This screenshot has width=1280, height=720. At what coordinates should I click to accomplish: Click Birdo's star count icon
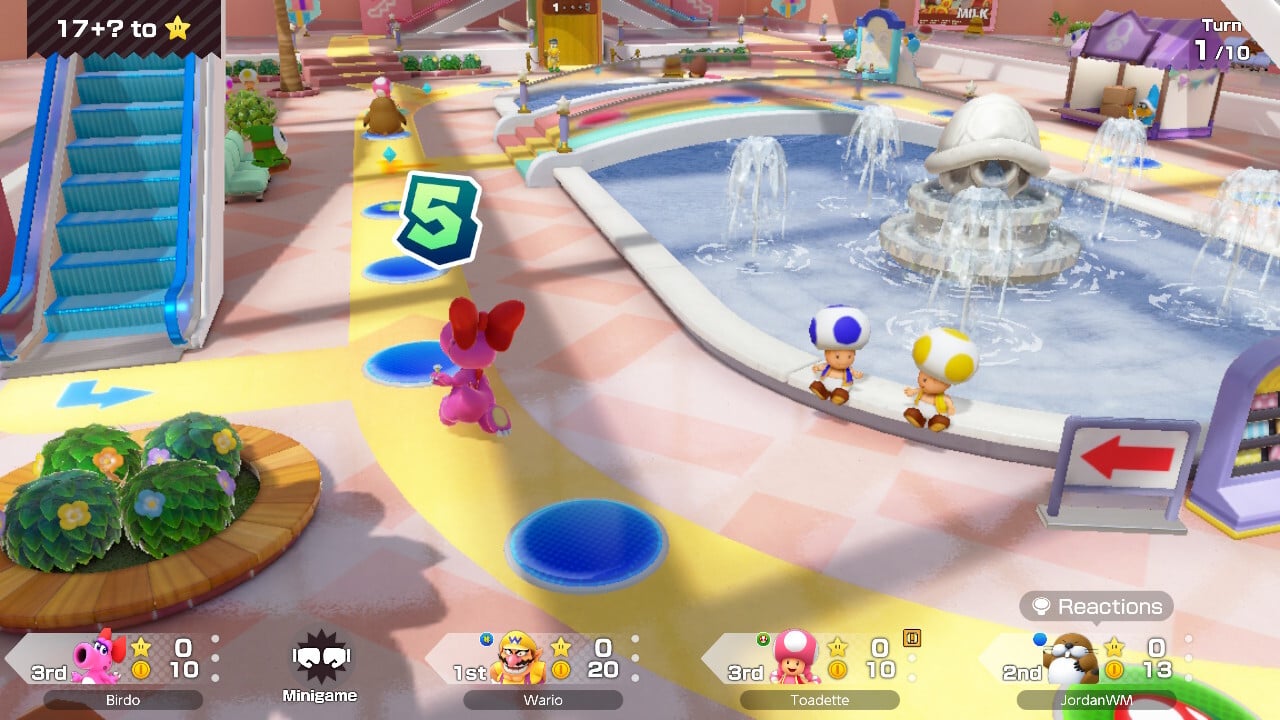tap(140, 645)
